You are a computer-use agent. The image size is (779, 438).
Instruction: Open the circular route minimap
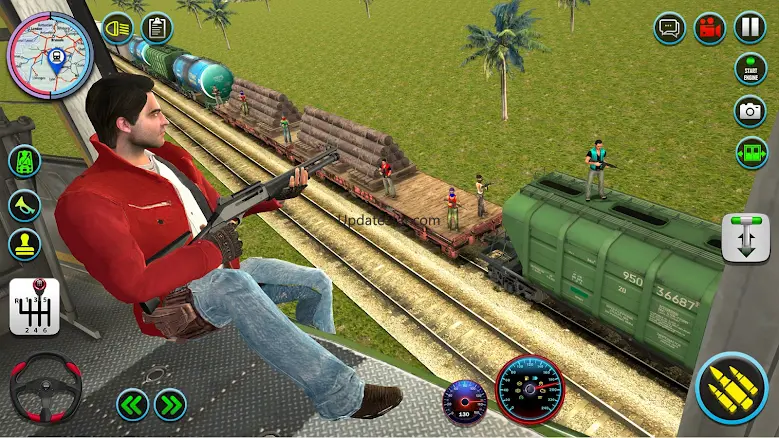click(49, 52)
